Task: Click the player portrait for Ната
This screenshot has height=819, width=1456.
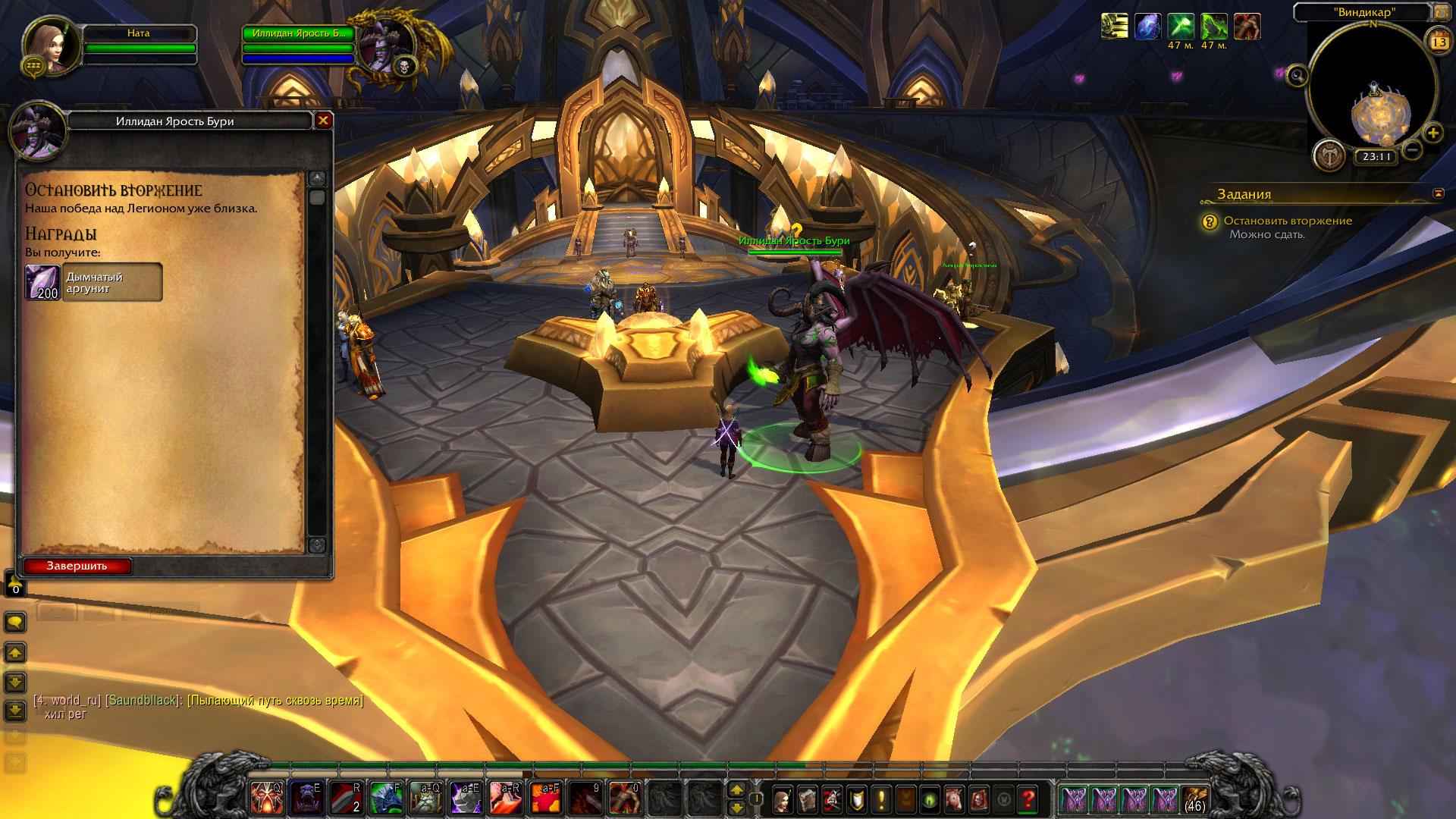Action: click(52, 47)
